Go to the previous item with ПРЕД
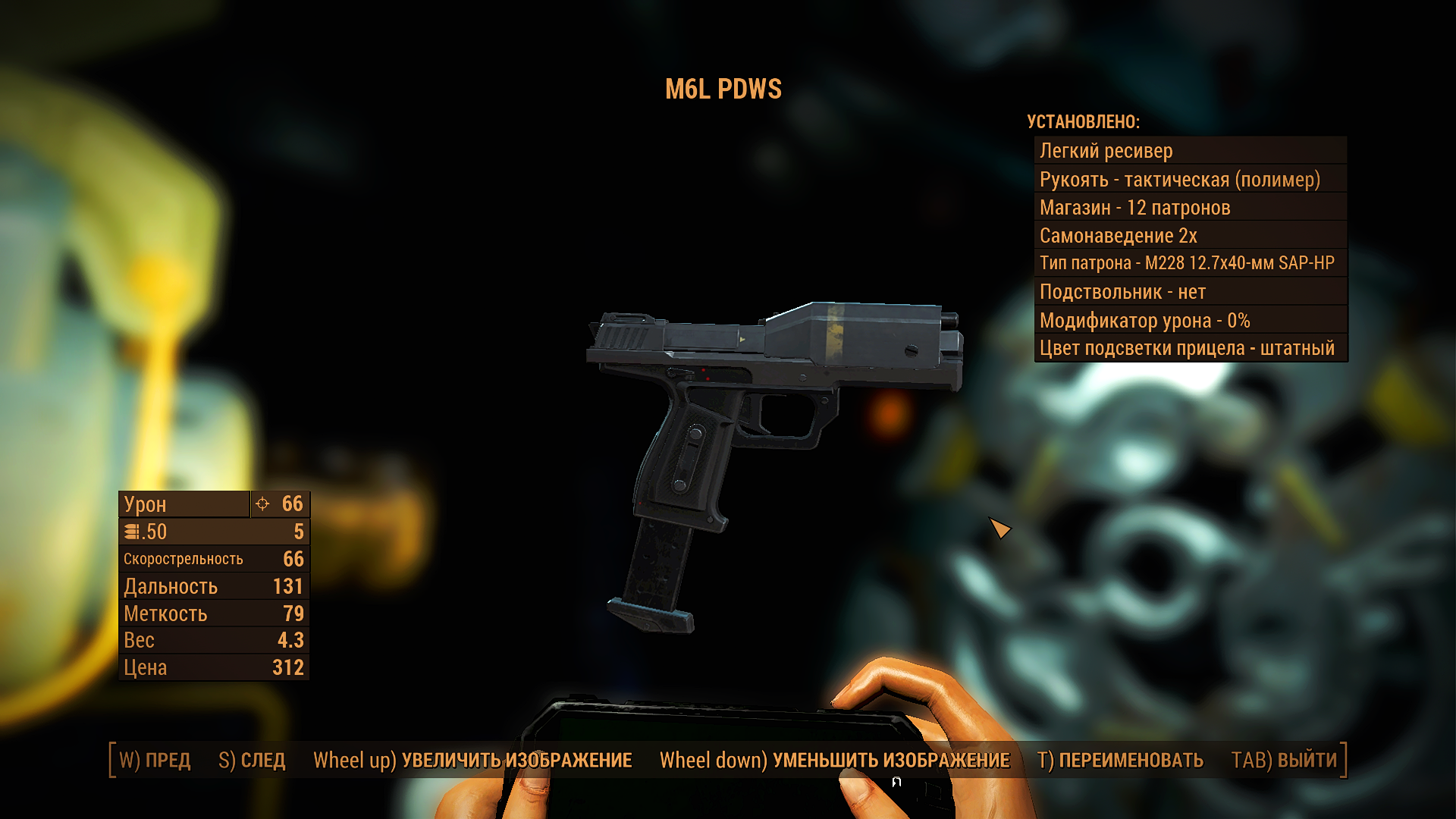Screen dimensions: 1456x819 click(155, 761)
